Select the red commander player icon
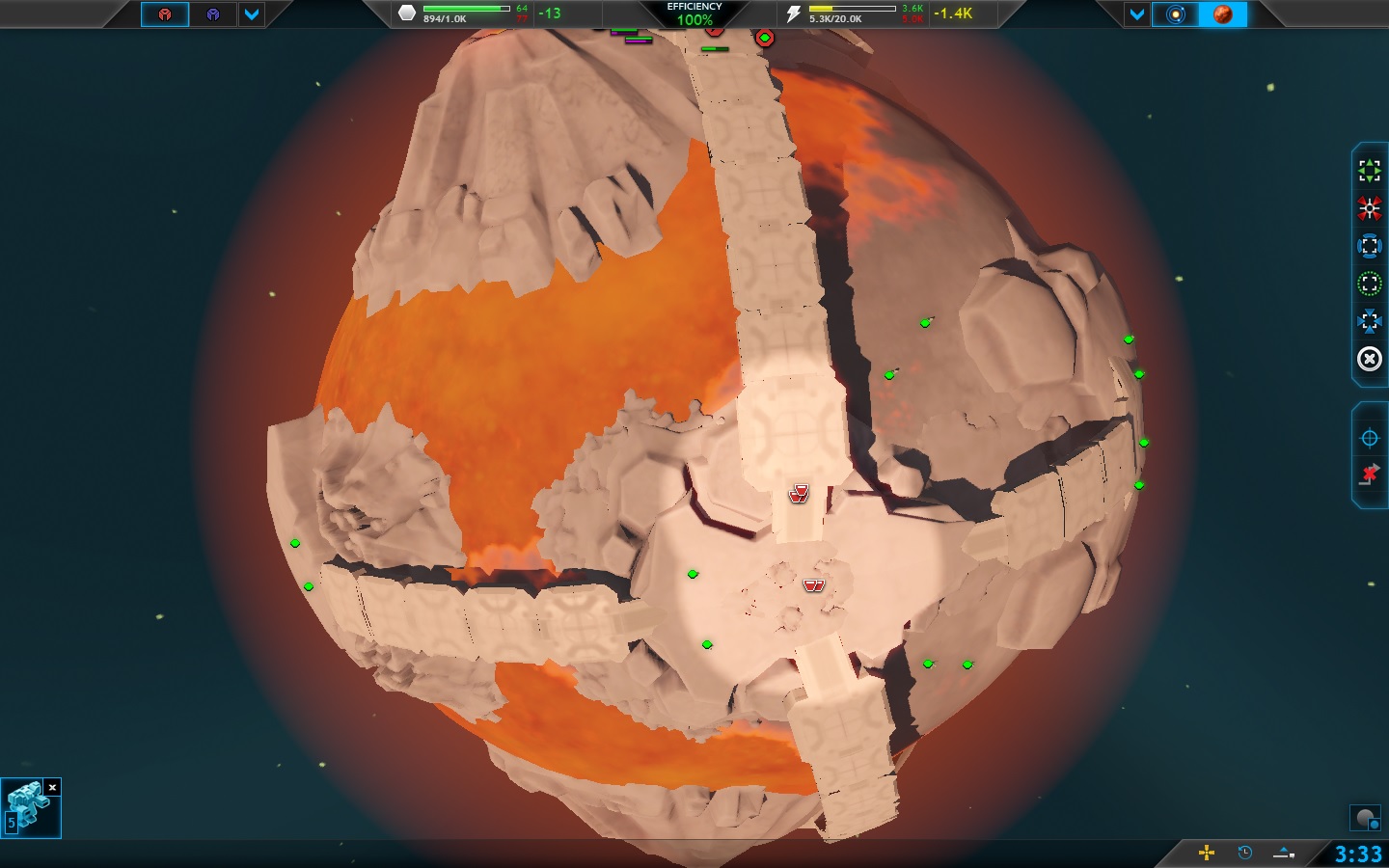1389x868 pixels. point(165,14)
